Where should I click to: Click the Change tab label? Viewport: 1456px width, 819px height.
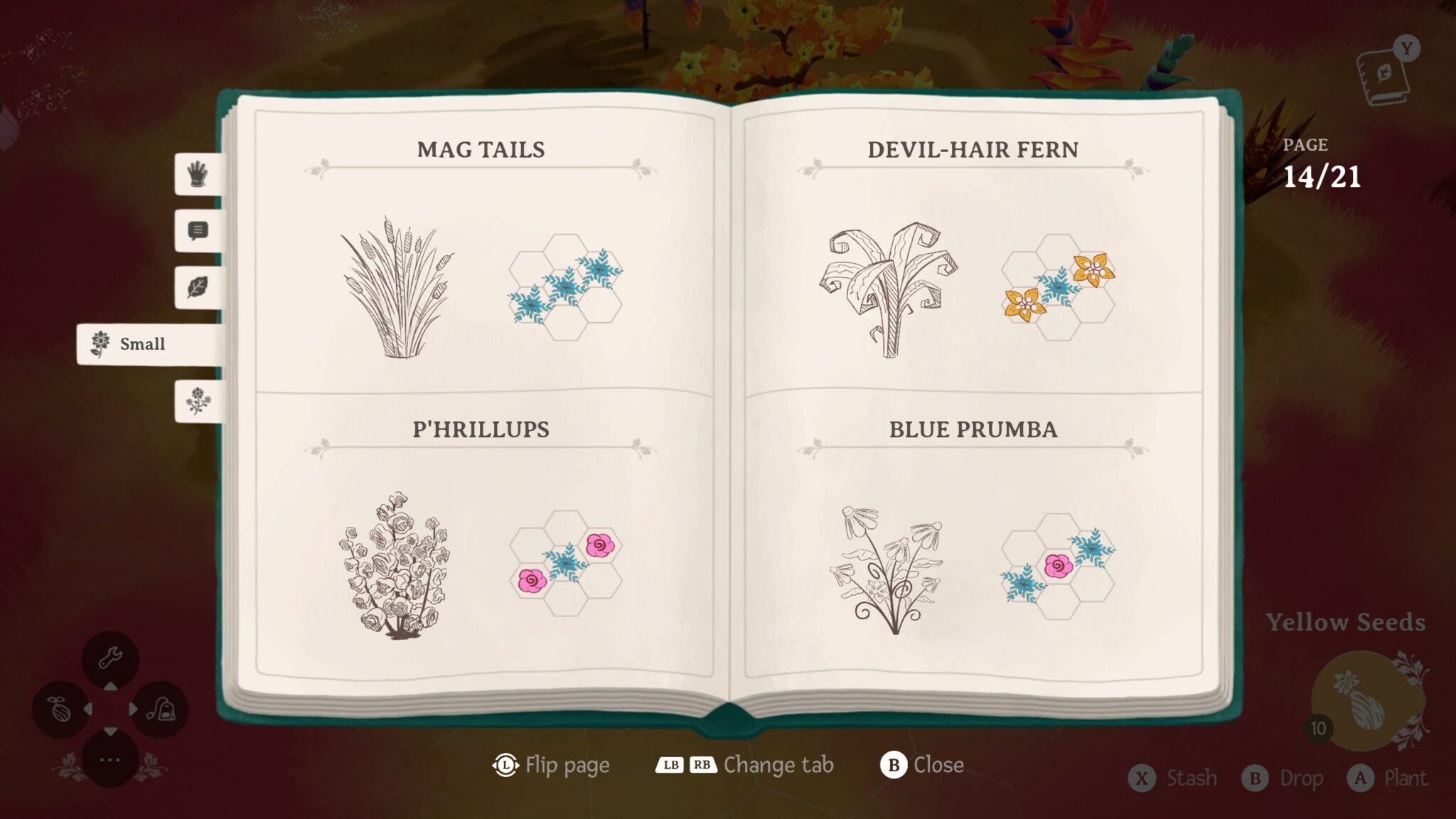(x=778, y=765)
